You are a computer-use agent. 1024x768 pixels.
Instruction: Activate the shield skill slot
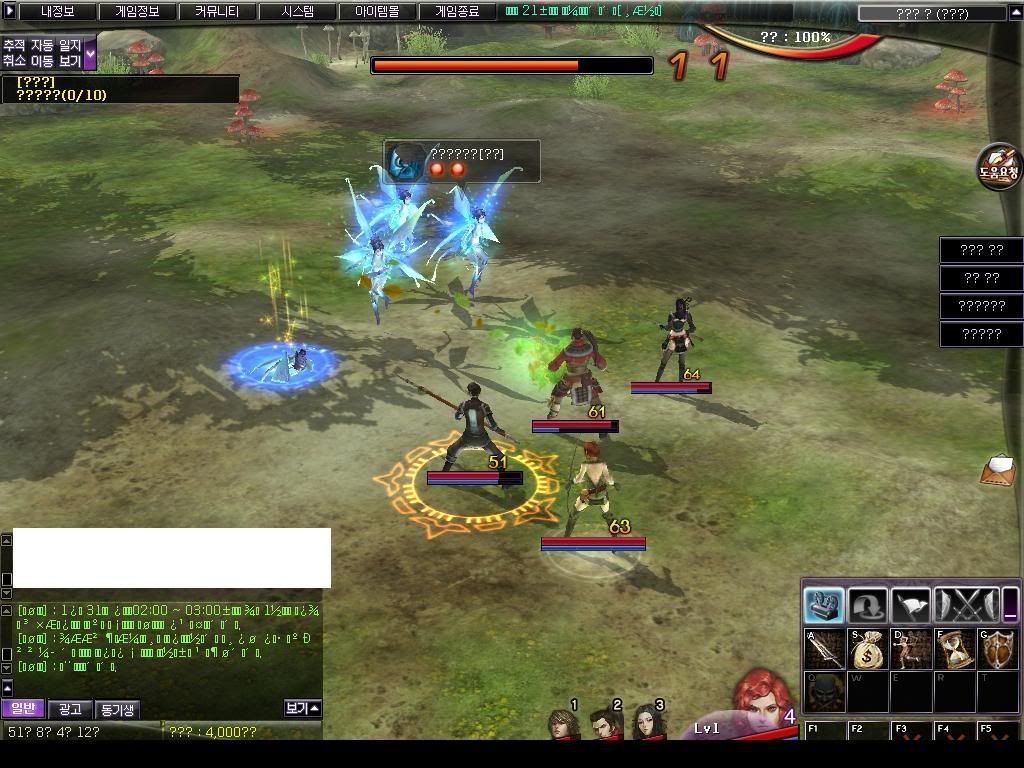997,649
